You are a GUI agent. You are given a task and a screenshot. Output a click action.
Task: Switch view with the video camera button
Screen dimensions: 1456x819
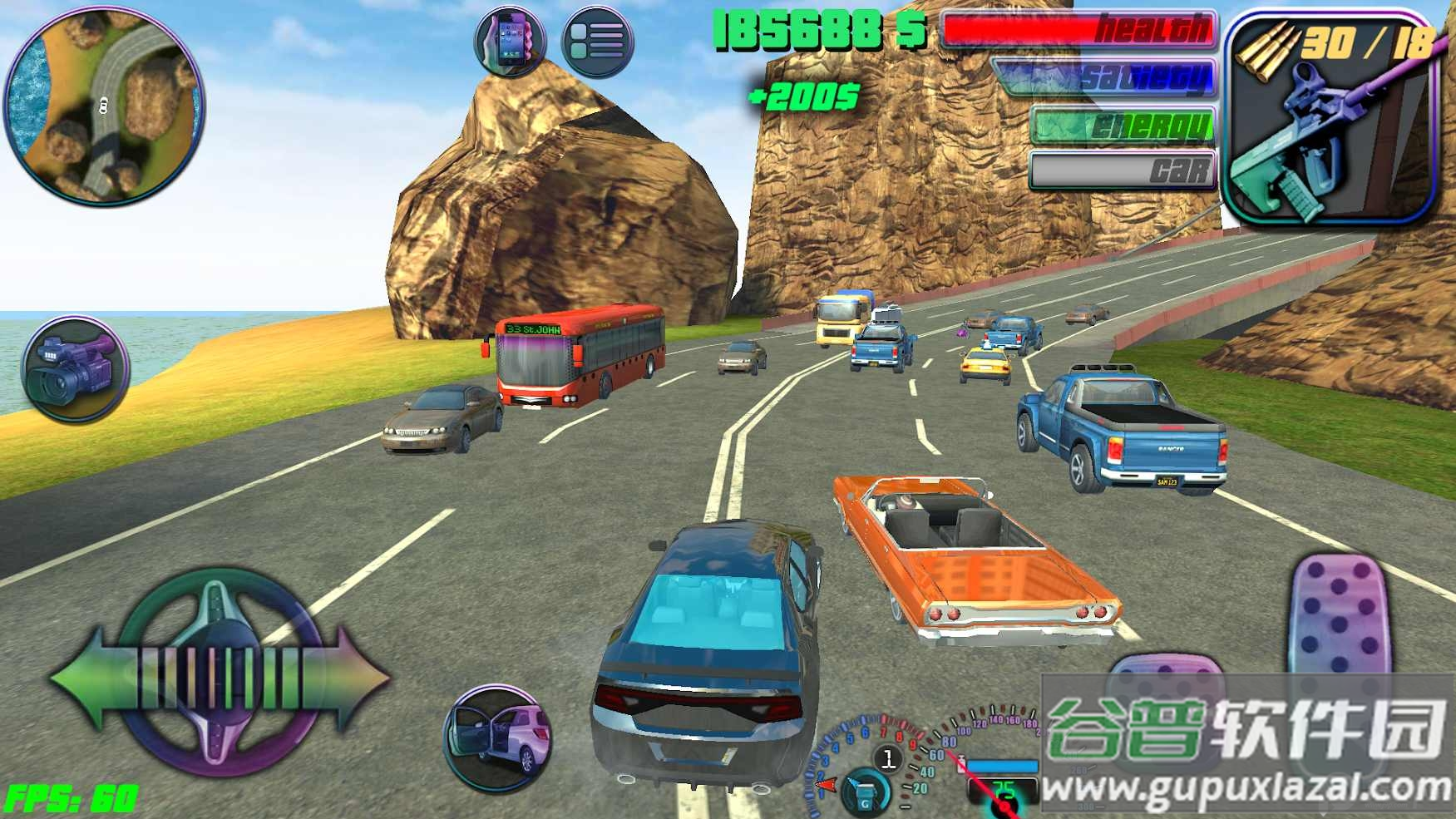pyautogui.click(x=75, y=368)
